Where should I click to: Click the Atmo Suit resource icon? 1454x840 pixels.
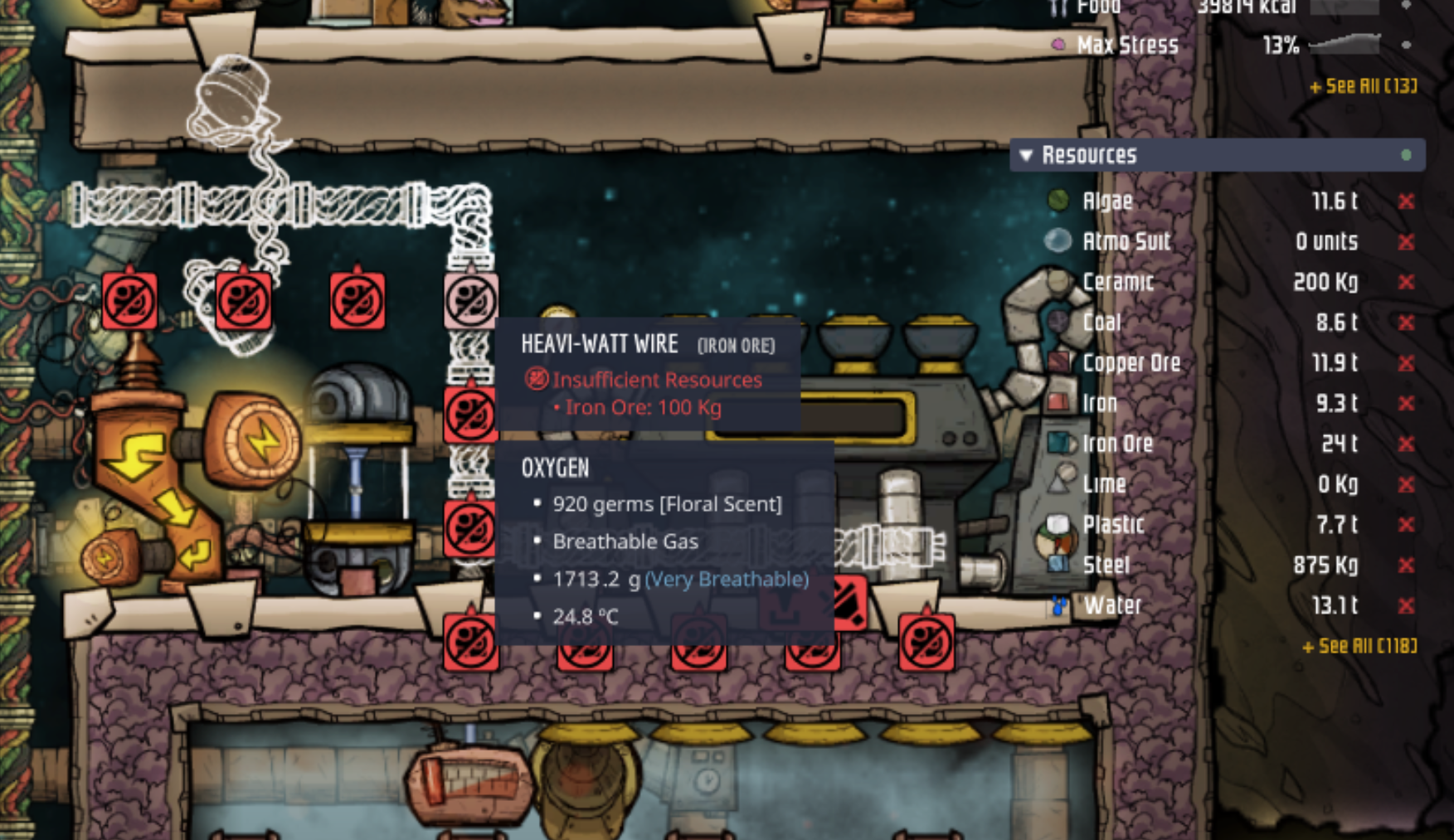(1057, 240)
